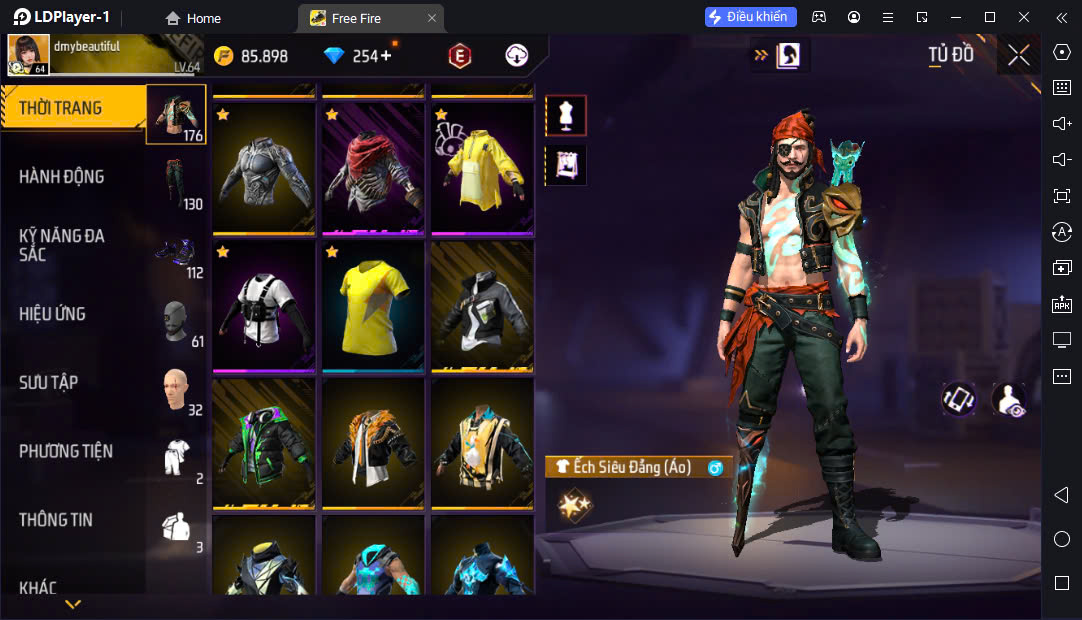Open the cloud download icon

pos(516,56)
